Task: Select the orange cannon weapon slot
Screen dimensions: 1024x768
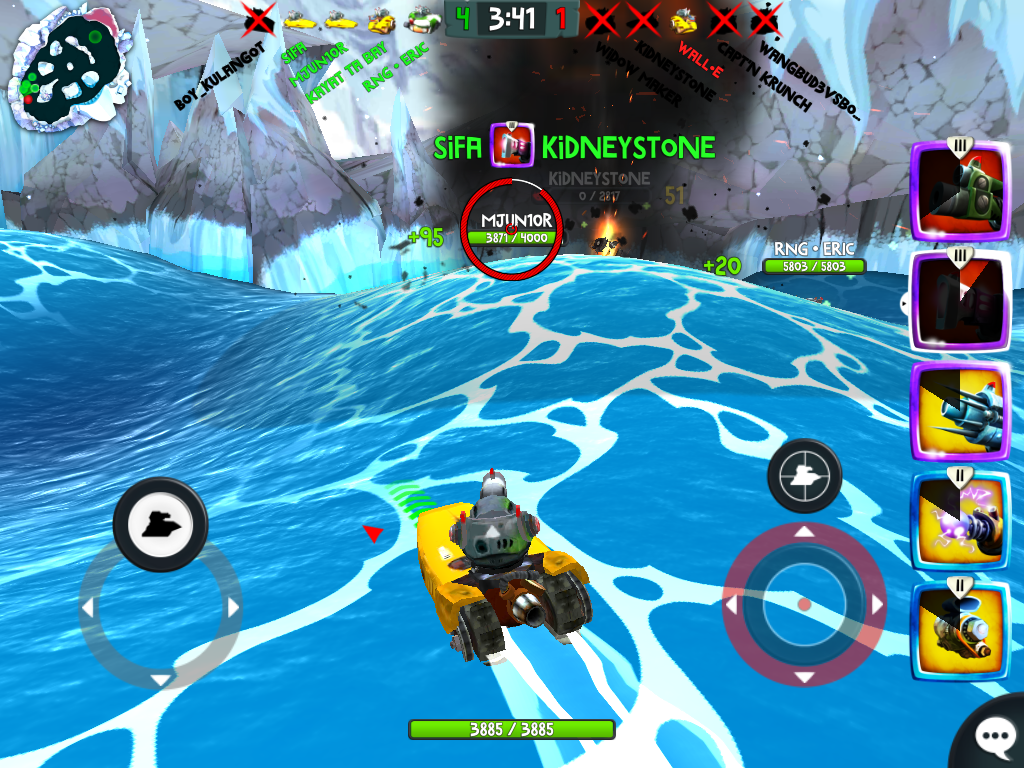Action: [x=960, y=630]
